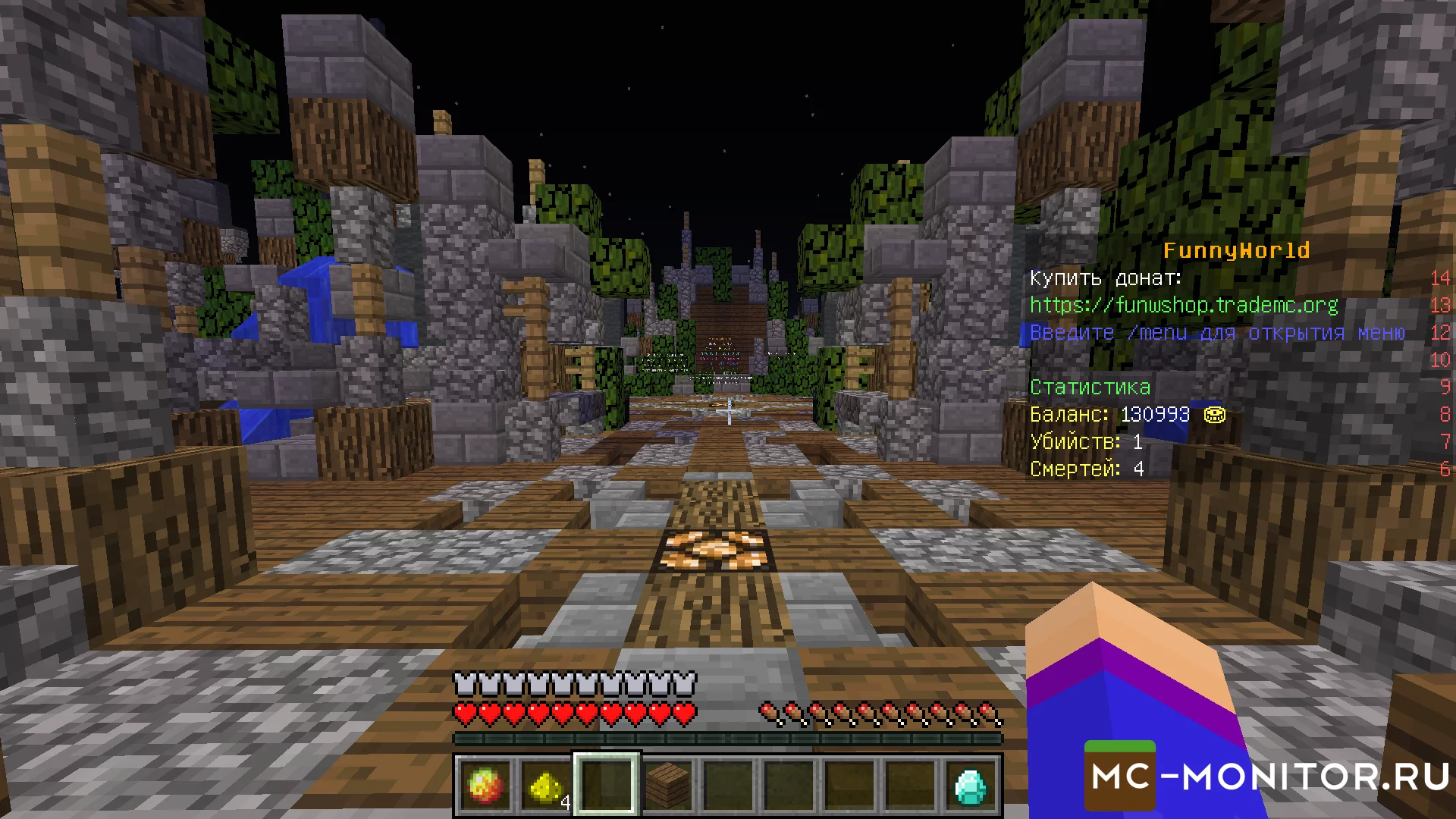
Task: Select the diamond hotbar slot
Action: click(971, 786)
